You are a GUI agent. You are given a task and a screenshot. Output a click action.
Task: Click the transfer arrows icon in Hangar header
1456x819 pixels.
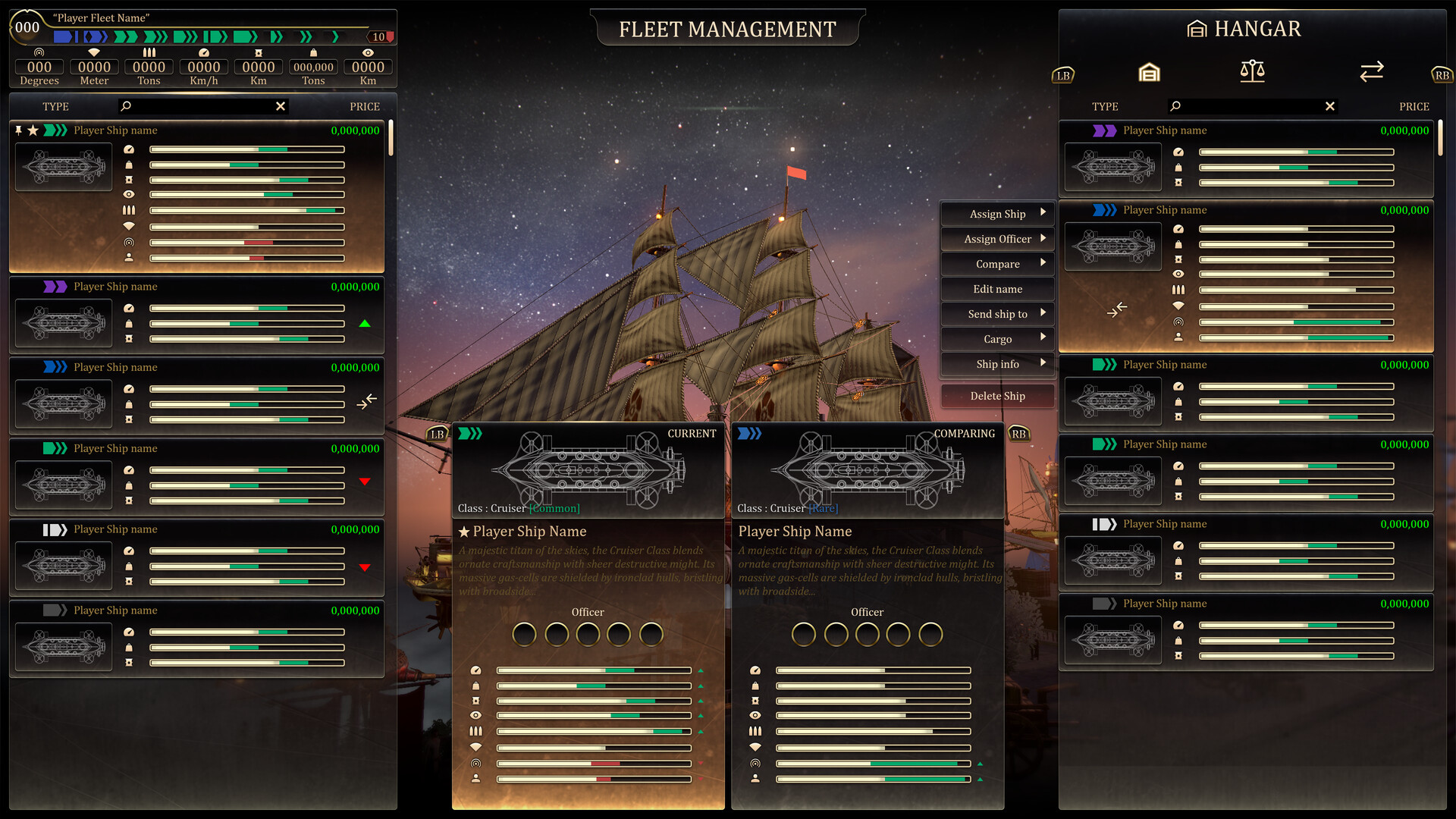point(1371,72)
